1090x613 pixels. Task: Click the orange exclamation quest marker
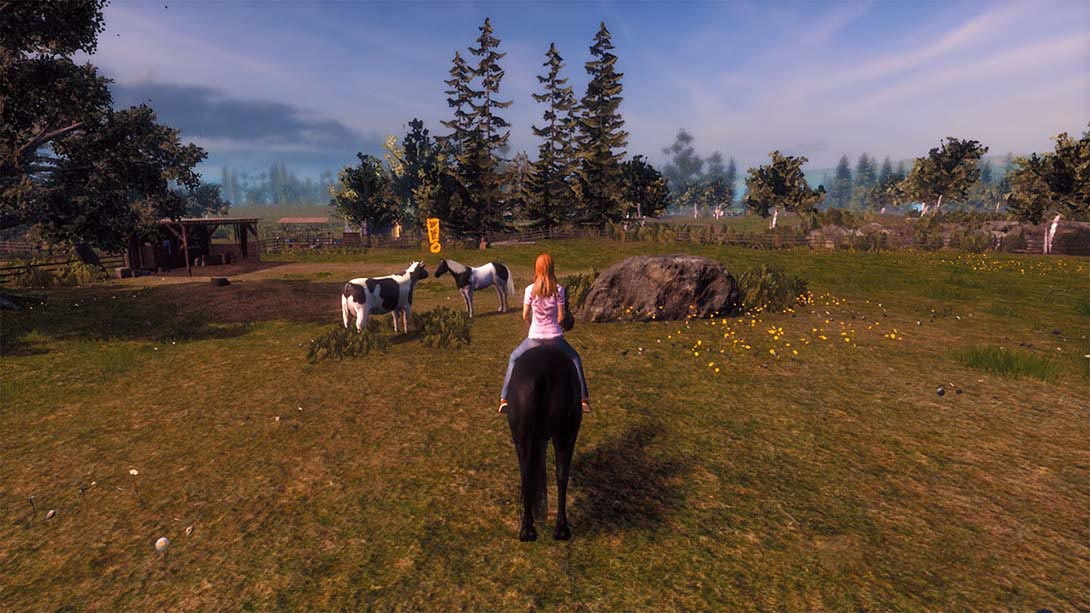tap(433, 235)
